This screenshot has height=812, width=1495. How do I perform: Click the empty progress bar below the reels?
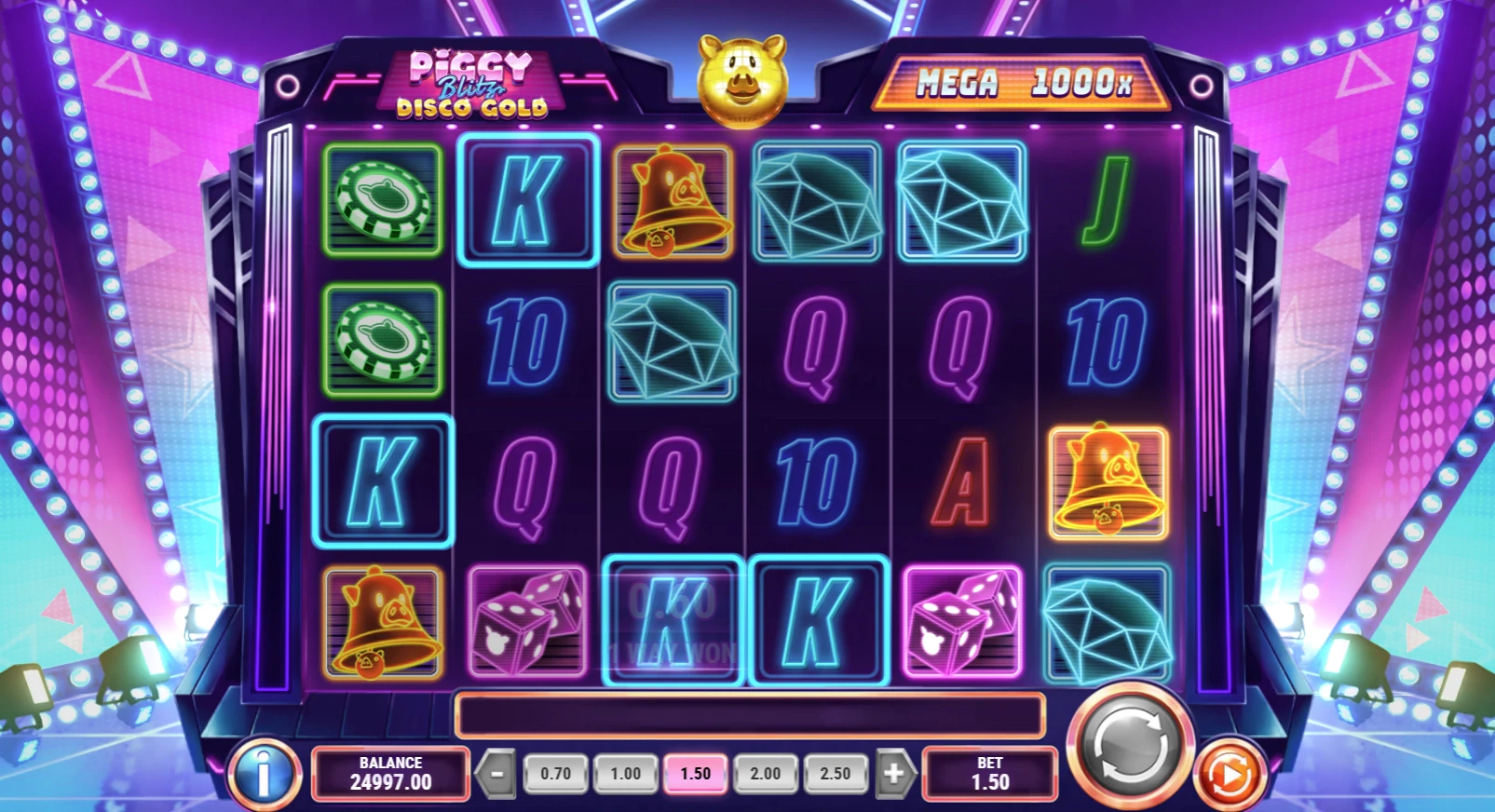pos(748,715)
